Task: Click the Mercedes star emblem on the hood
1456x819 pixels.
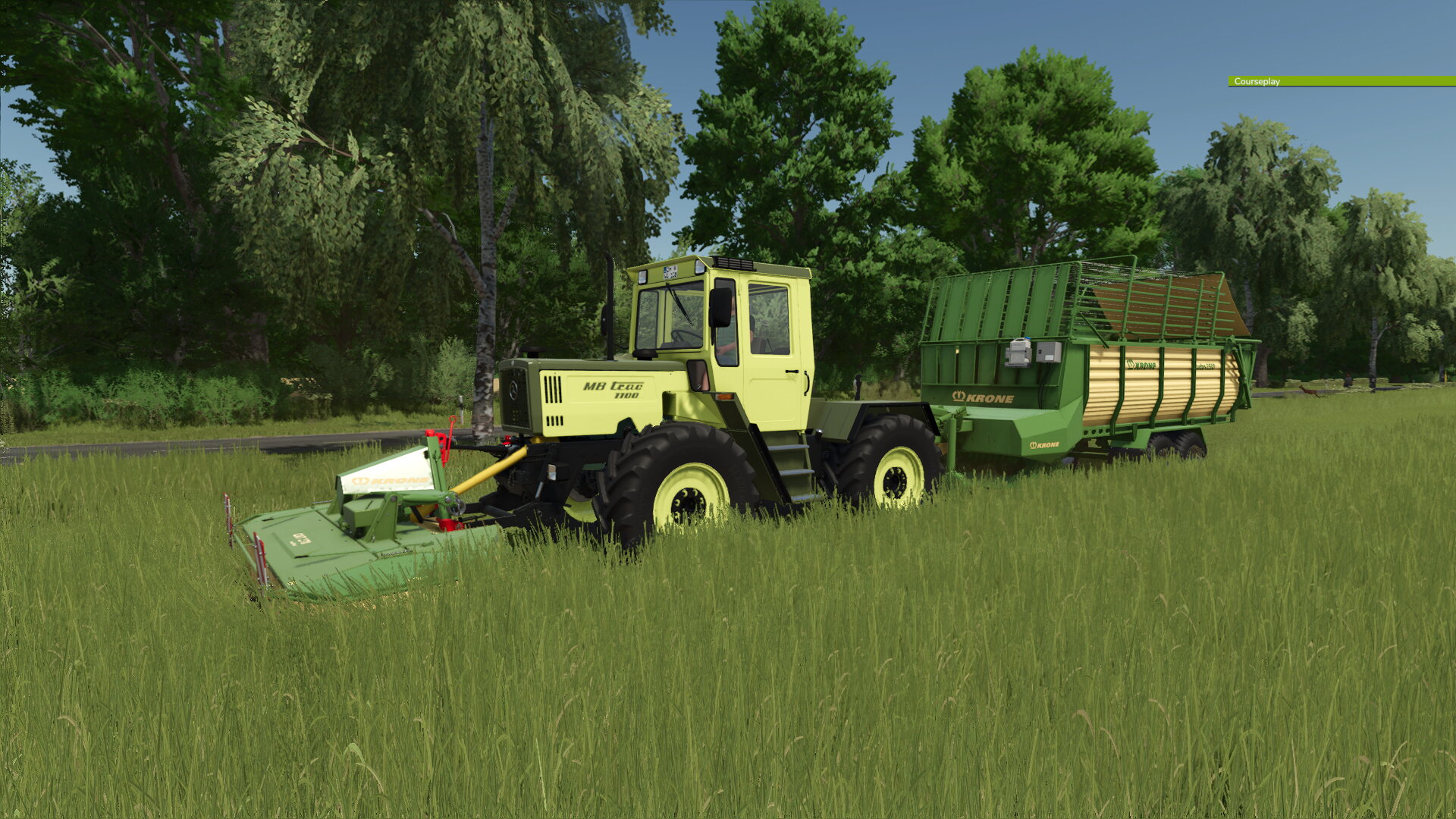Action: 514,390
